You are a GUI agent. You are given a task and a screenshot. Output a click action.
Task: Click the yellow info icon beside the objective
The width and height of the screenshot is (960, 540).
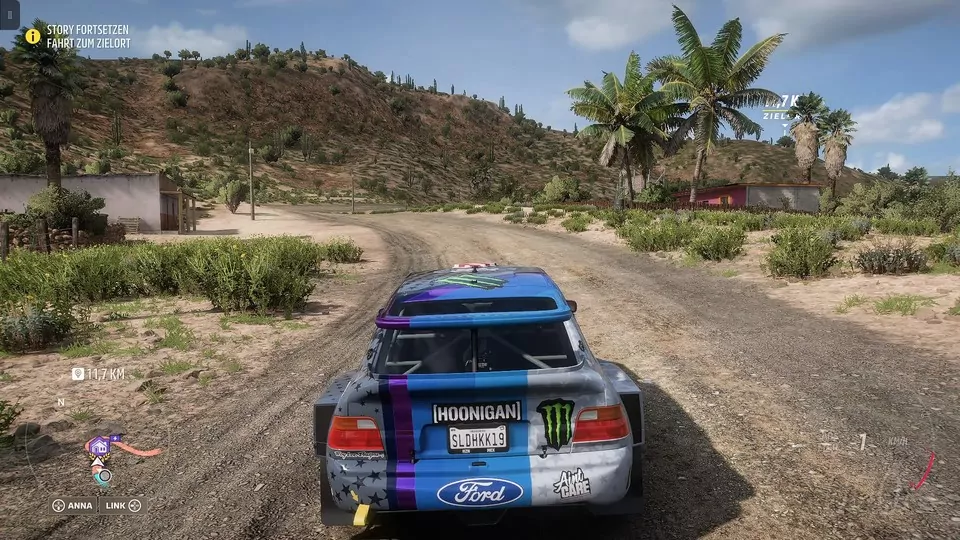click(x=33, y=36)
